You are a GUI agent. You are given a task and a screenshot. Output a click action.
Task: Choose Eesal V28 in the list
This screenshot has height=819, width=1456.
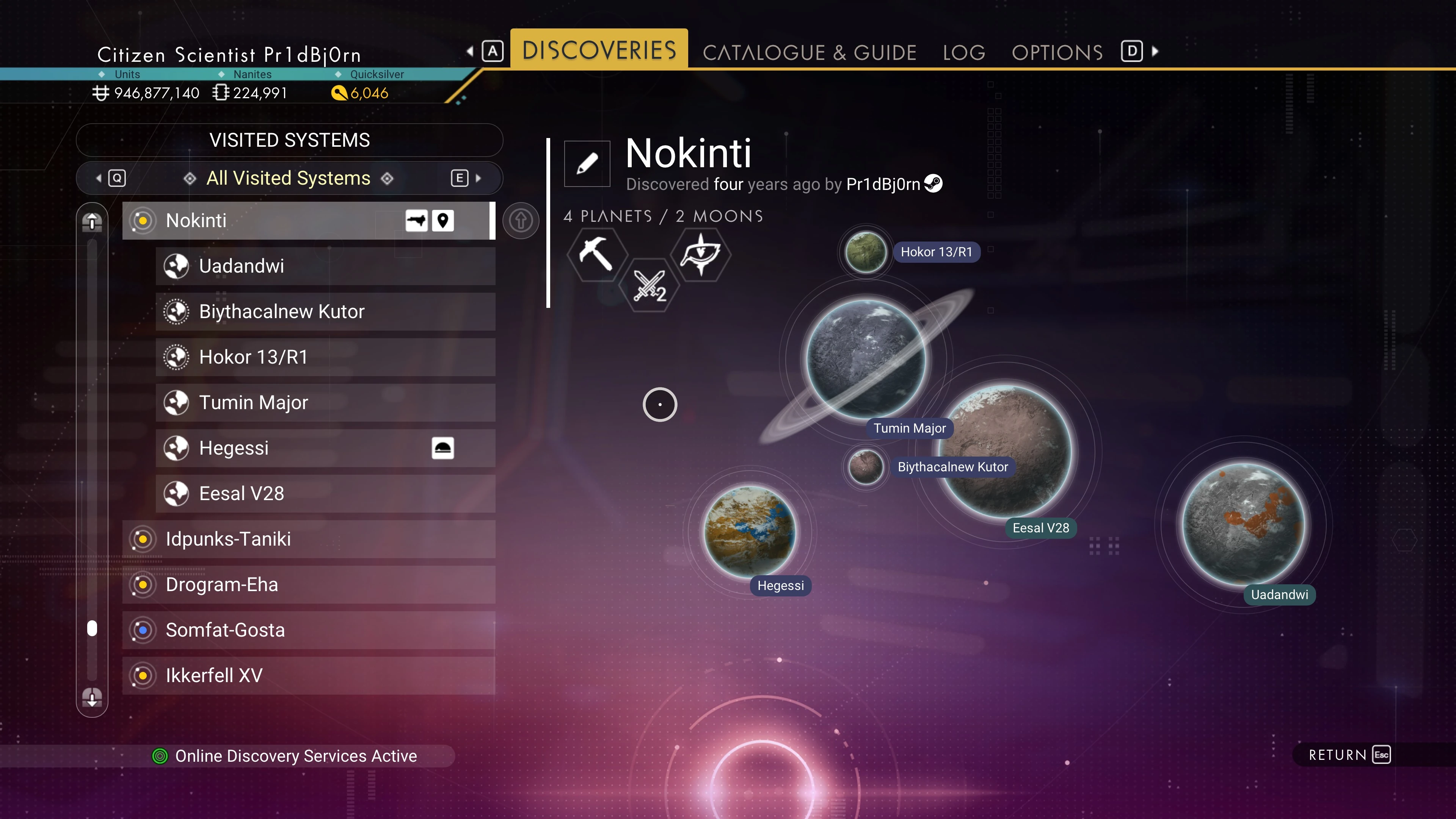pyautogui.click(x=325, y=493)
